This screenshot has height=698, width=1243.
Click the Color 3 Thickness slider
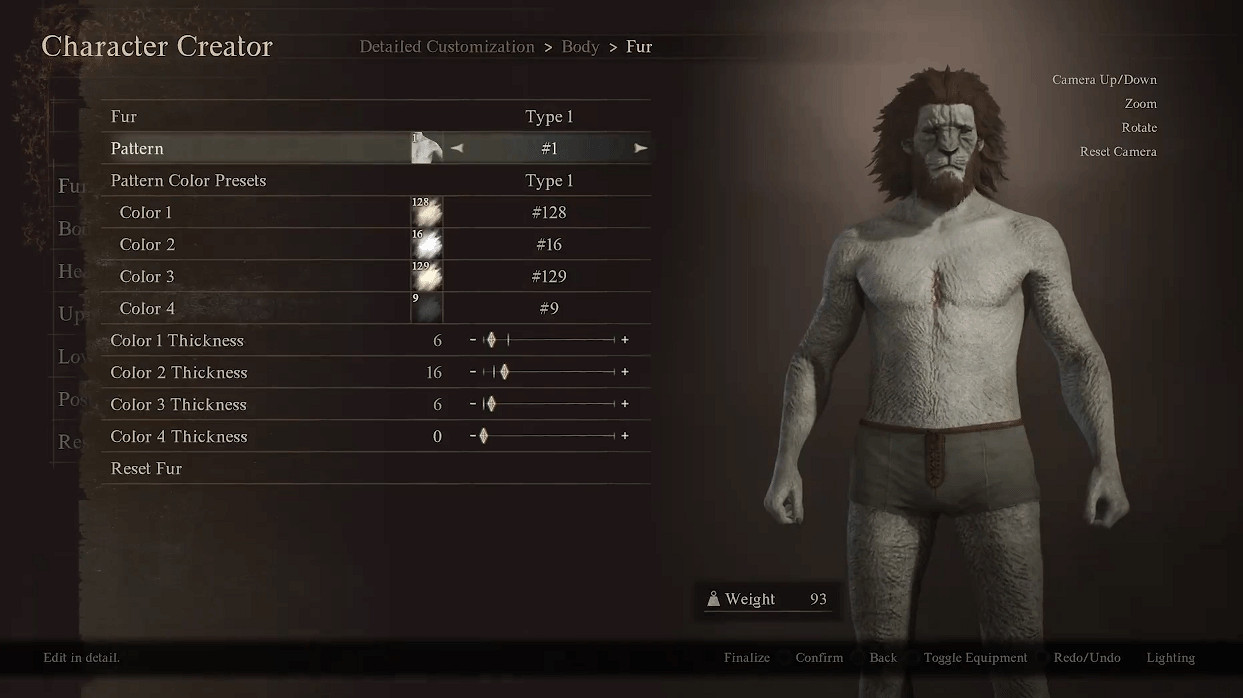point(549,404)
